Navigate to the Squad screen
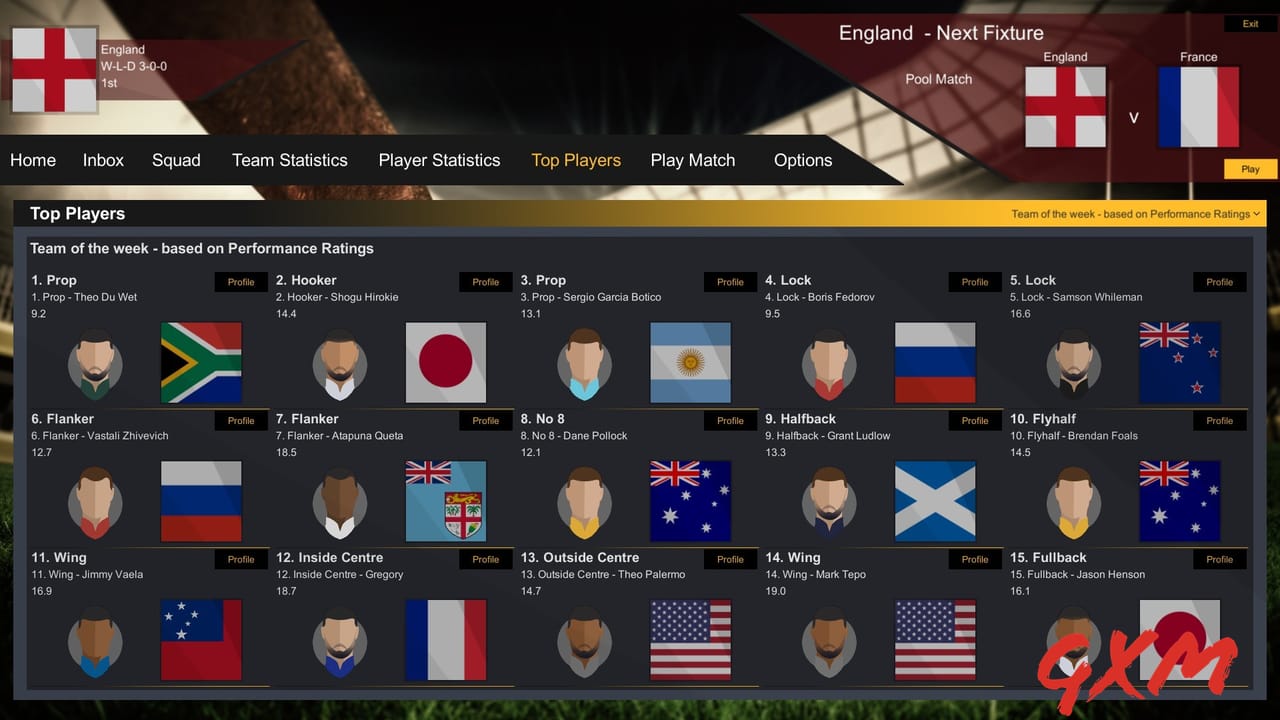The image size is (1280, 720). pyautogui.click(x=176, y=160)
